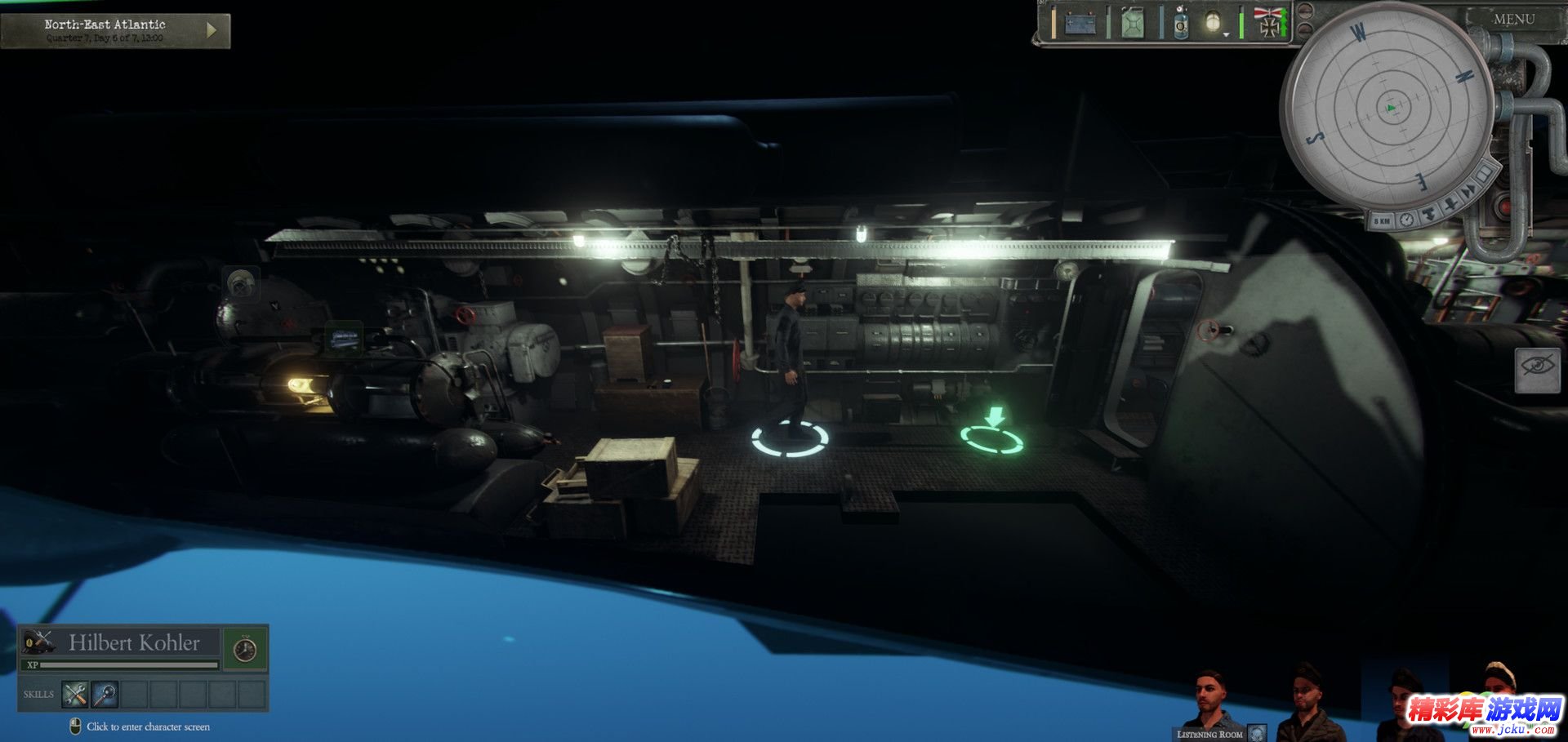Select the fuel jerrycan icon
This screenshot has width=1568, height=742.
1133,24
